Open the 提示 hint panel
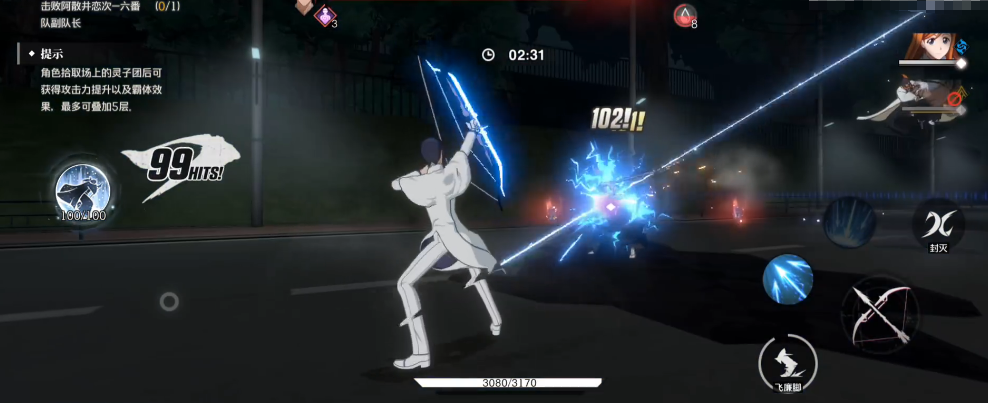The height and width of the screenshot is (403, 988). click(x=53, y=54)
